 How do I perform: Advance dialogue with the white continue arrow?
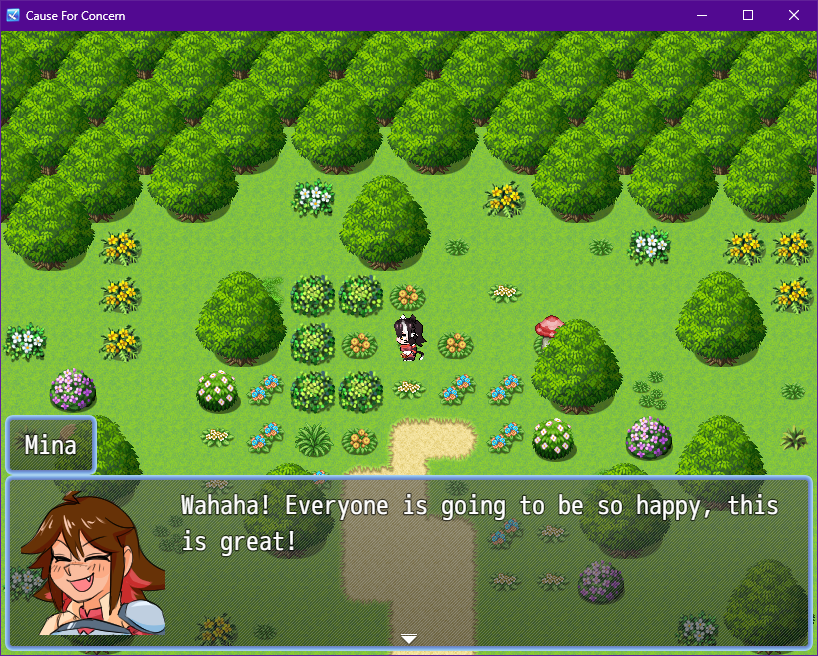coord(408,638)
